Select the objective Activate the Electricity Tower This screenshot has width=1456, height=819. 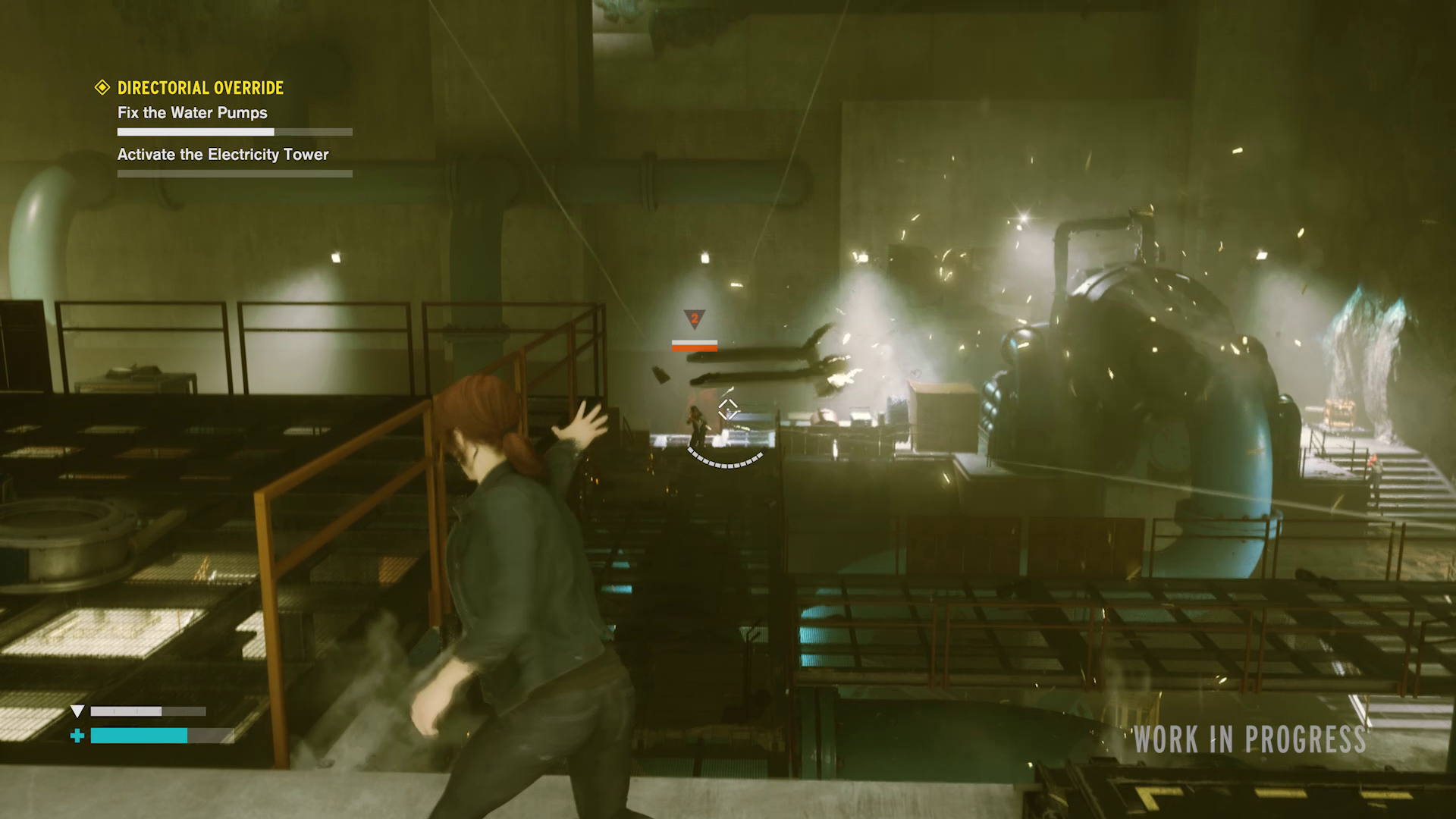tap(223, 154)
